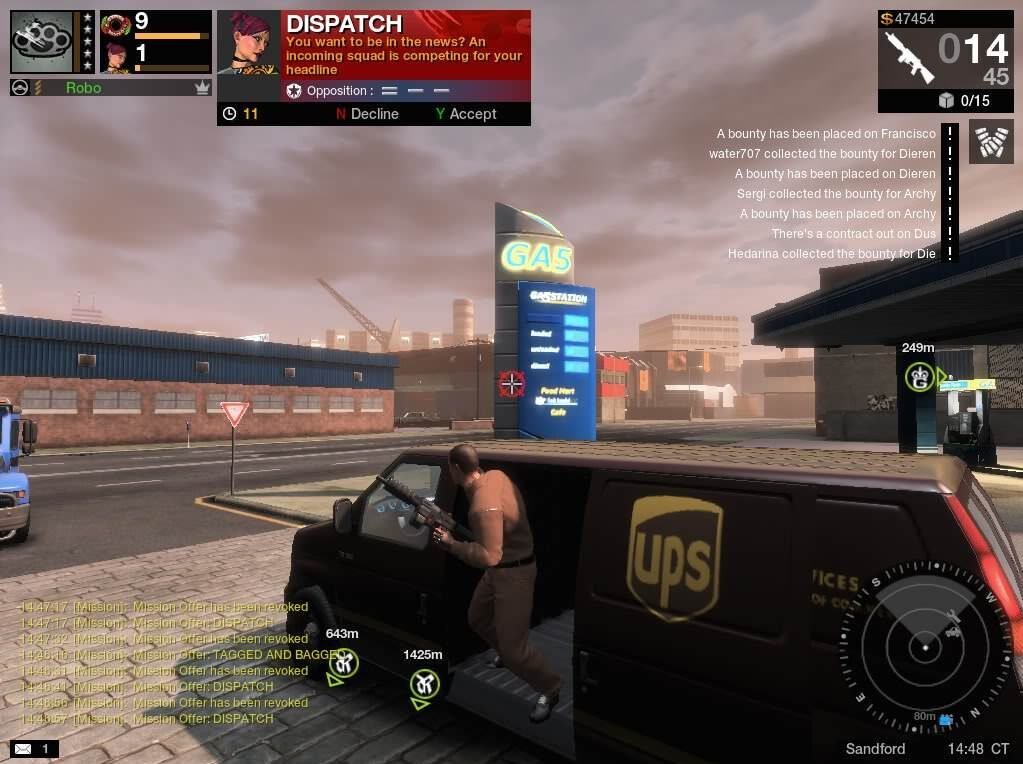Click the player name Robo
The width and height of the screenshot is (1023, 764).
(83, 88)
